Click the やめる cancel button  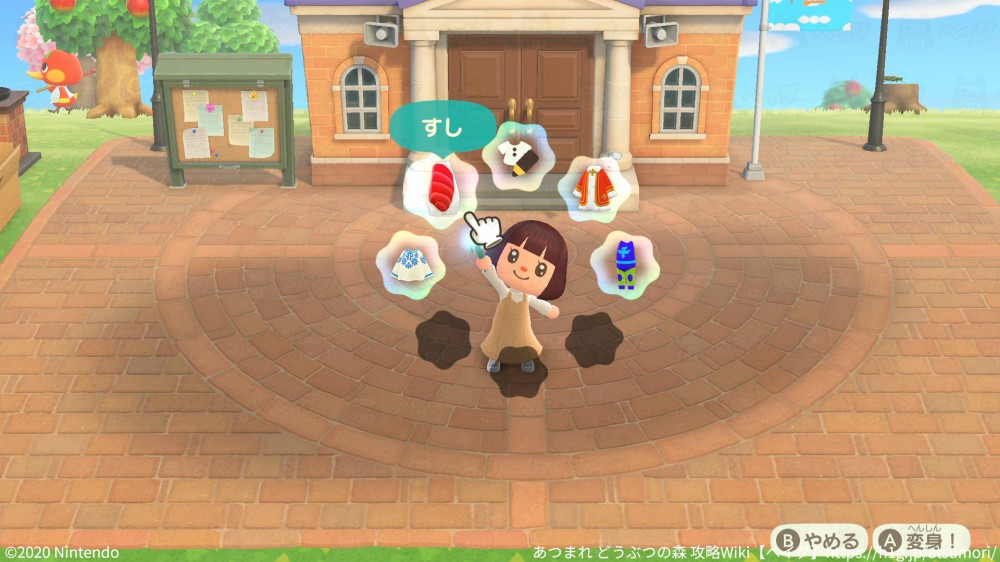[x=820, y=541]
